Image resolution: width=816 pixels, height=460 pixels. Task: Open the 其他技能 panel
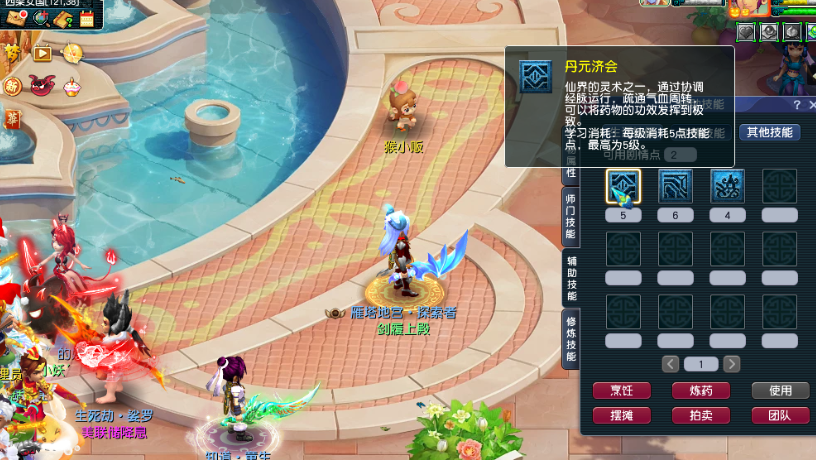[x=768, y=132]
